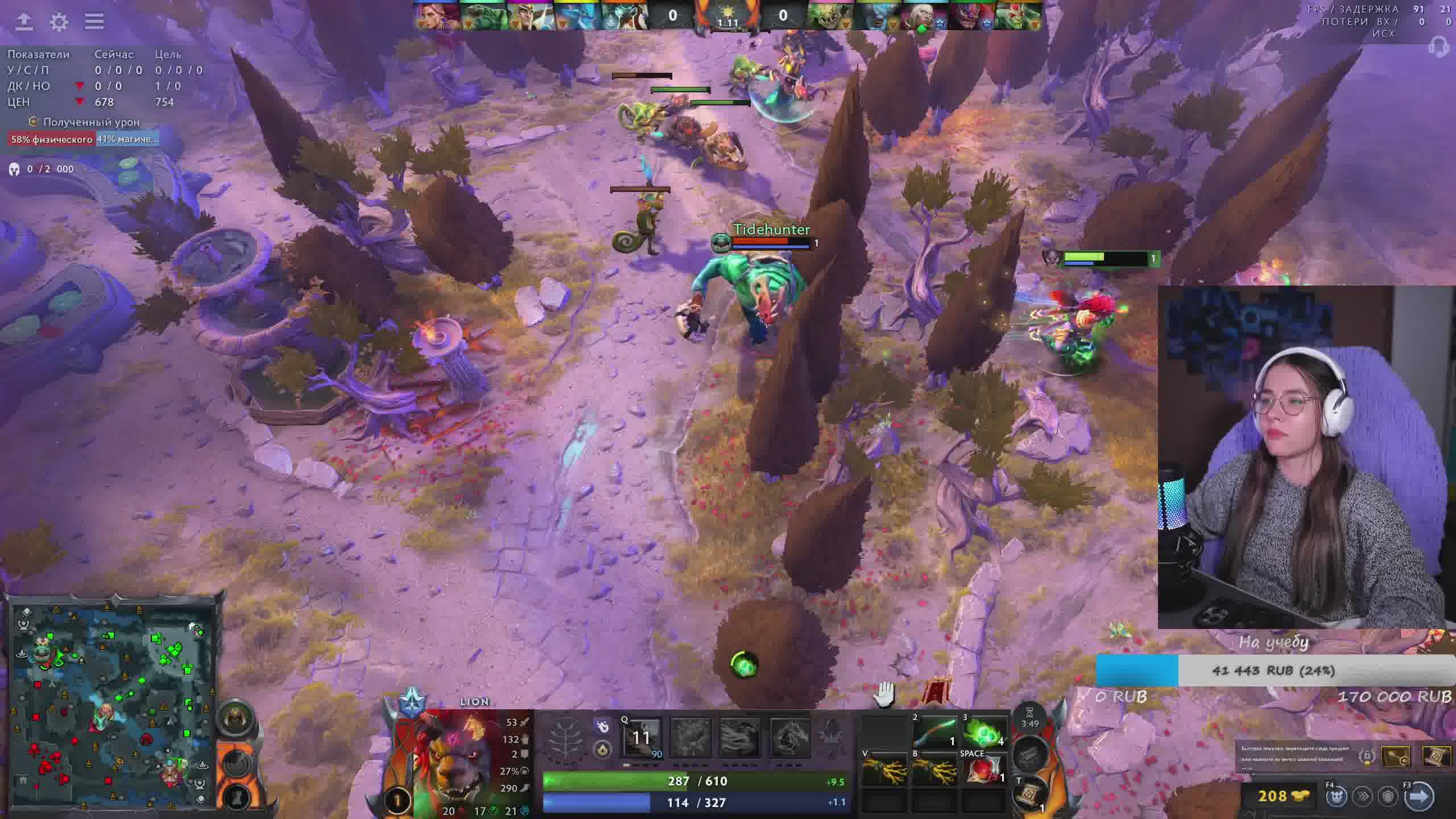This screenshot has width=1456, height=819.
Task: Click the donation goal progress bar
Action: click(1274, 671)
